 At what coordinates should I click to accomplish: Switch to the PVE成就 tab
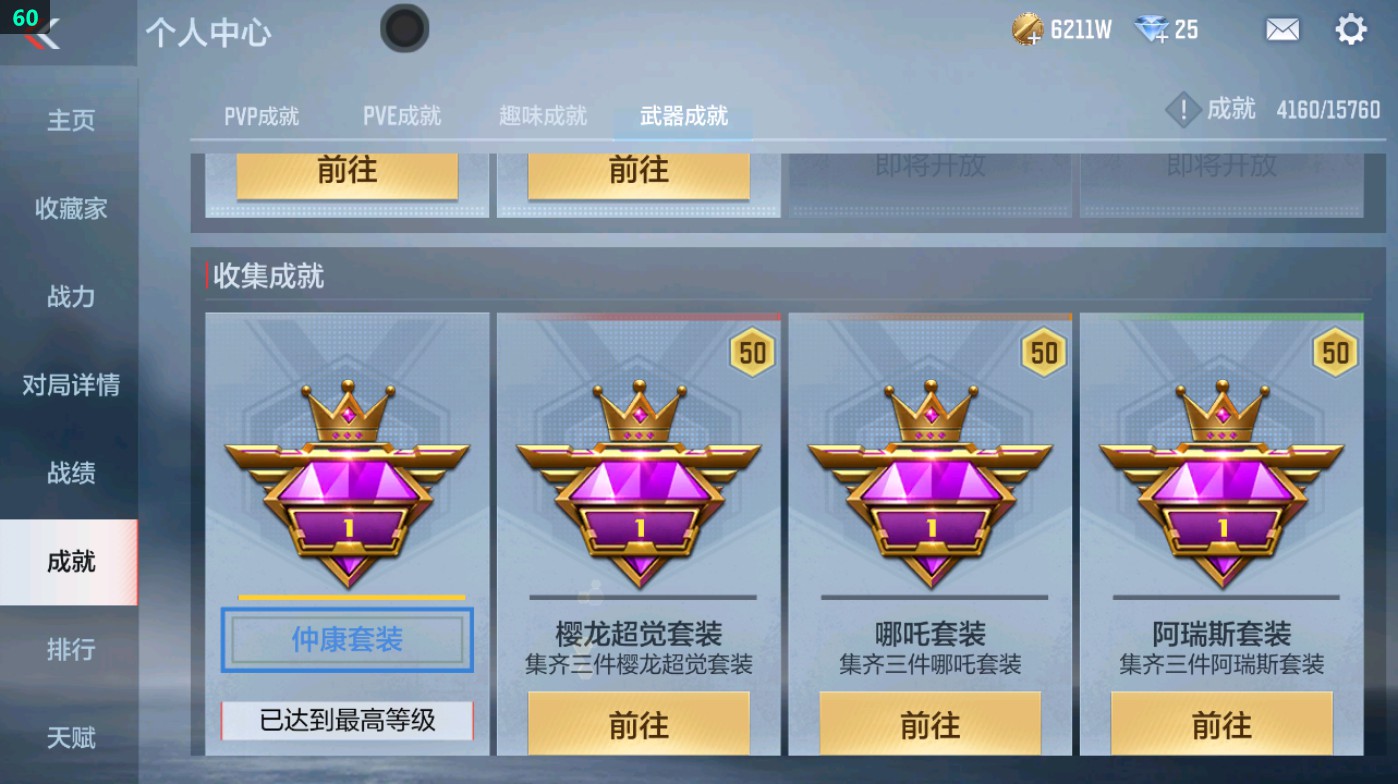[x=401, y=115]
